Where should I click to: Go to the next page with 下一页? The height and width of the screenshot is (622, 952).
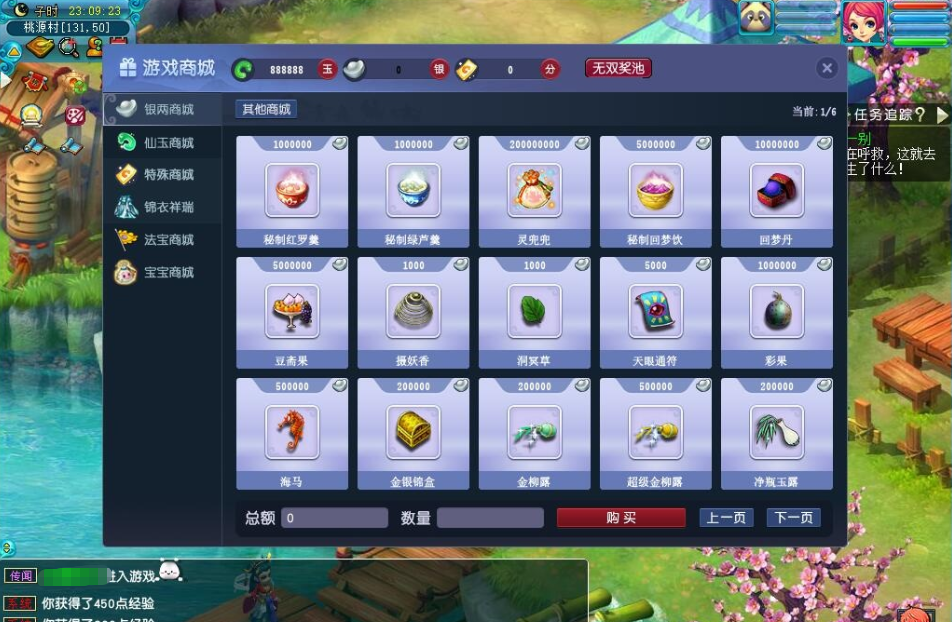(793, 518)
